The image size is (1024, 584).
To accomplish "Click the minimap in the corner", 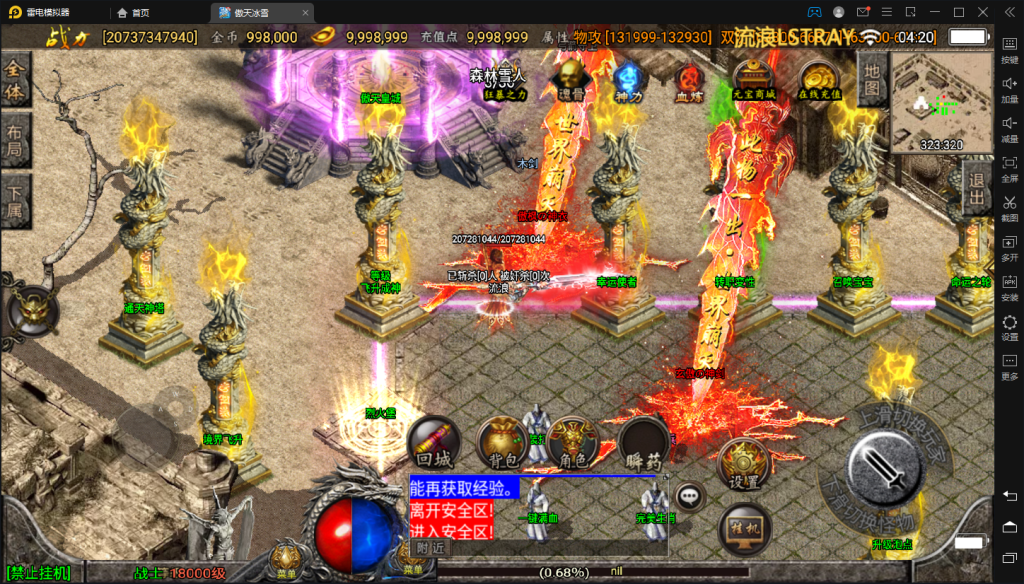I will point(941,102).
